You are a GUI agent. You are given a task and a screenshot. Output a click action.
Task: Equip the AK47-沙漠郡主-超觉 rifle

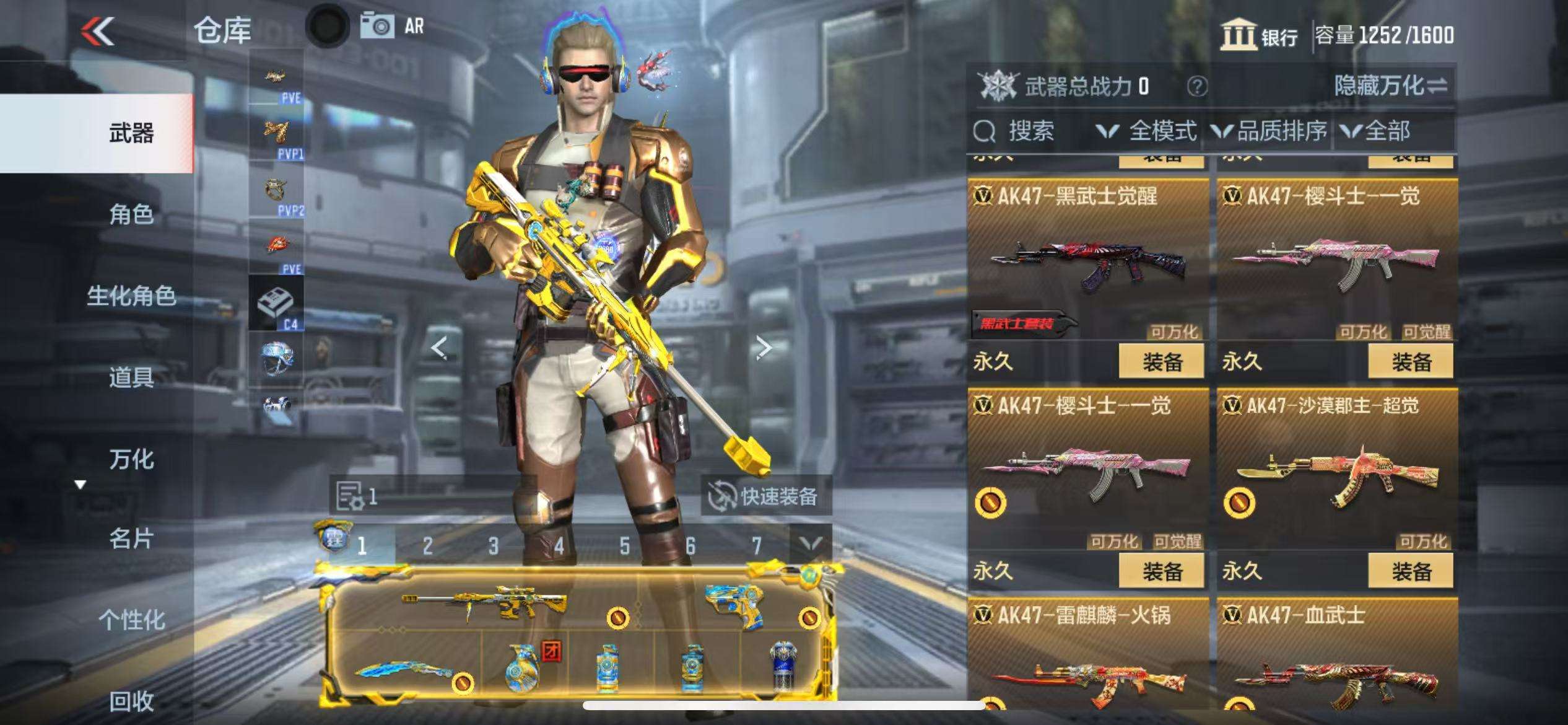pyautogui.click(x=1411, y=571)
